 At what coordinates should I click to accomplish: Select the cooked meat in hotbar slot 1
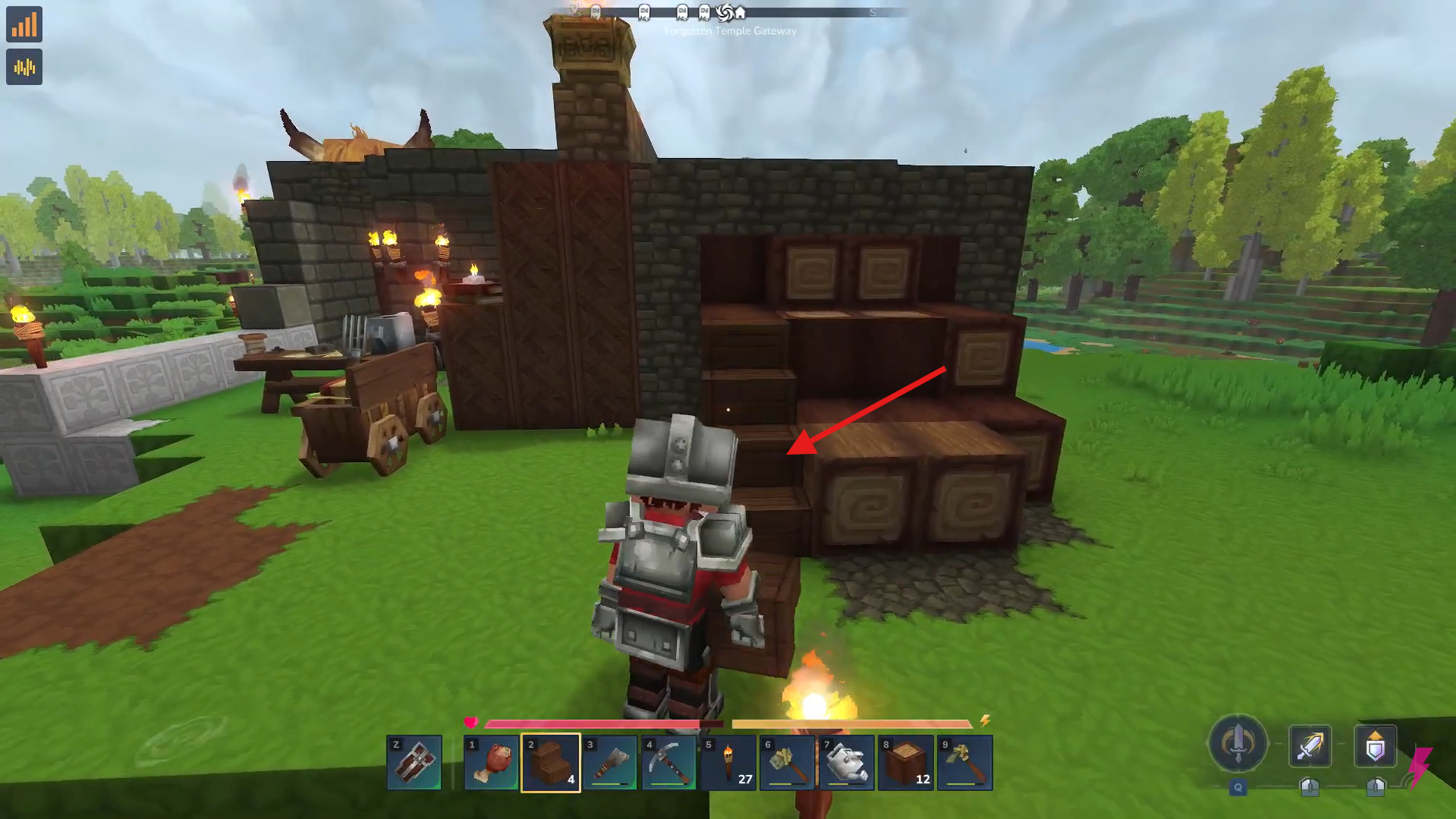tap(492, 762)
